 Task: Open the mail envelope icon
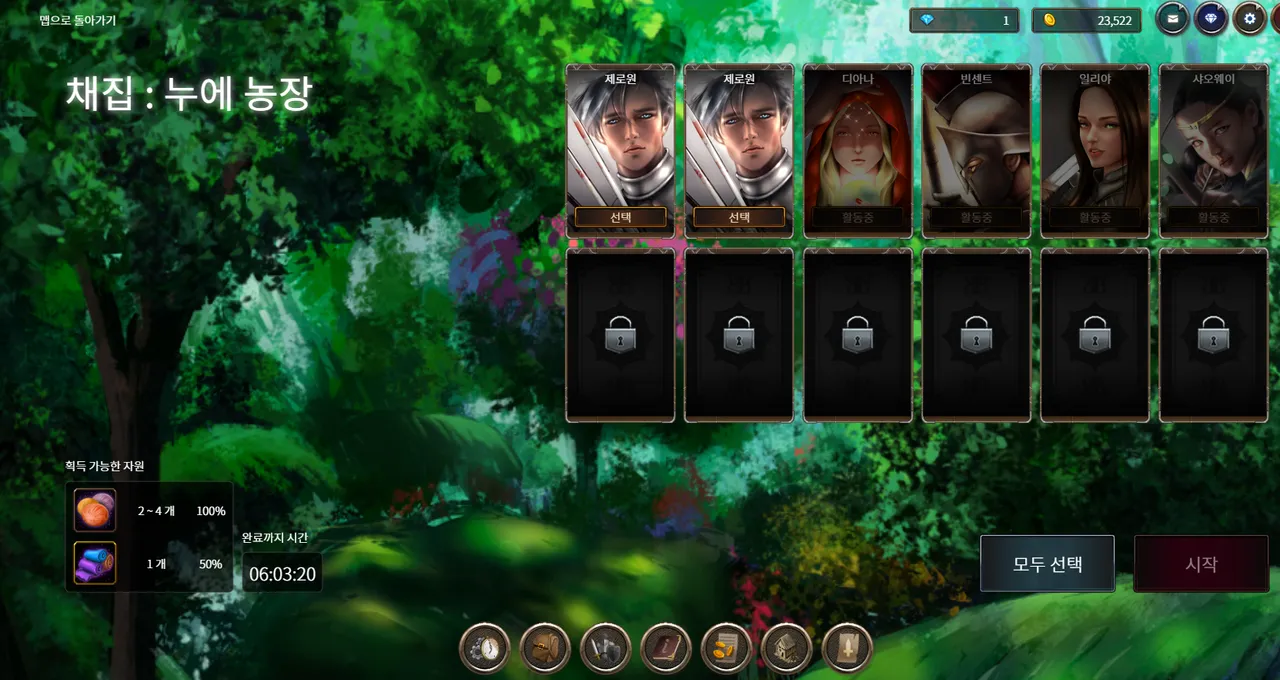[x=1173, y=19]
